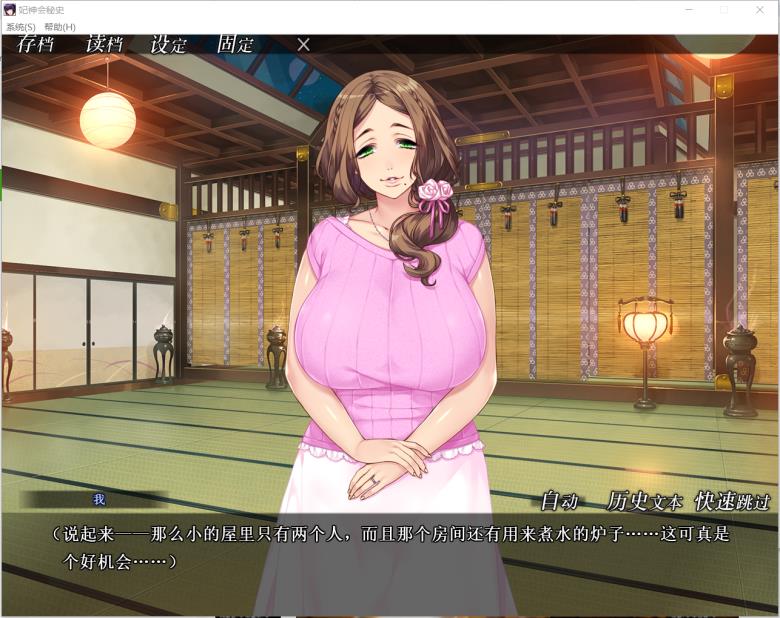Close the top menu with X

(x=304, y=44)
